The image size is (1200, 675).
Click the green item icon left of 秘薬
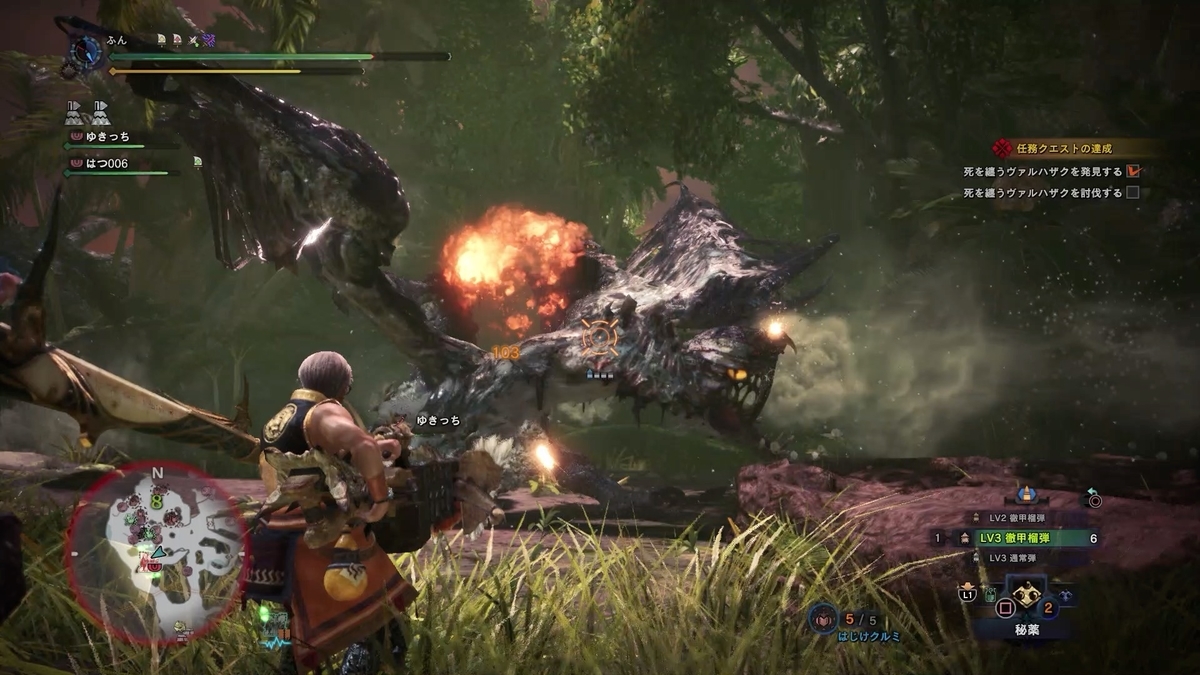click(991, 597)
